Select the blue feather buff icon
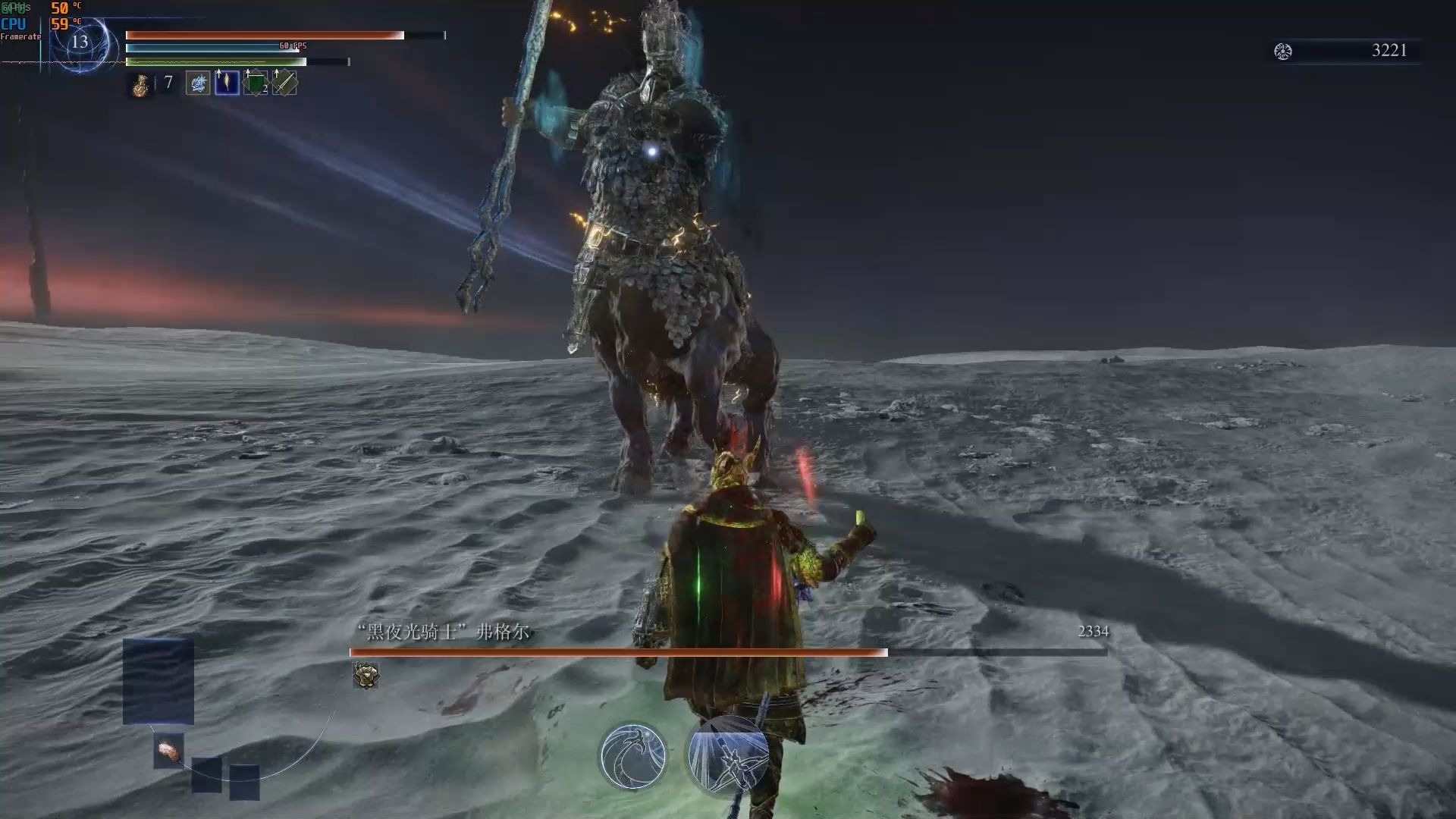 pos(227,83)
